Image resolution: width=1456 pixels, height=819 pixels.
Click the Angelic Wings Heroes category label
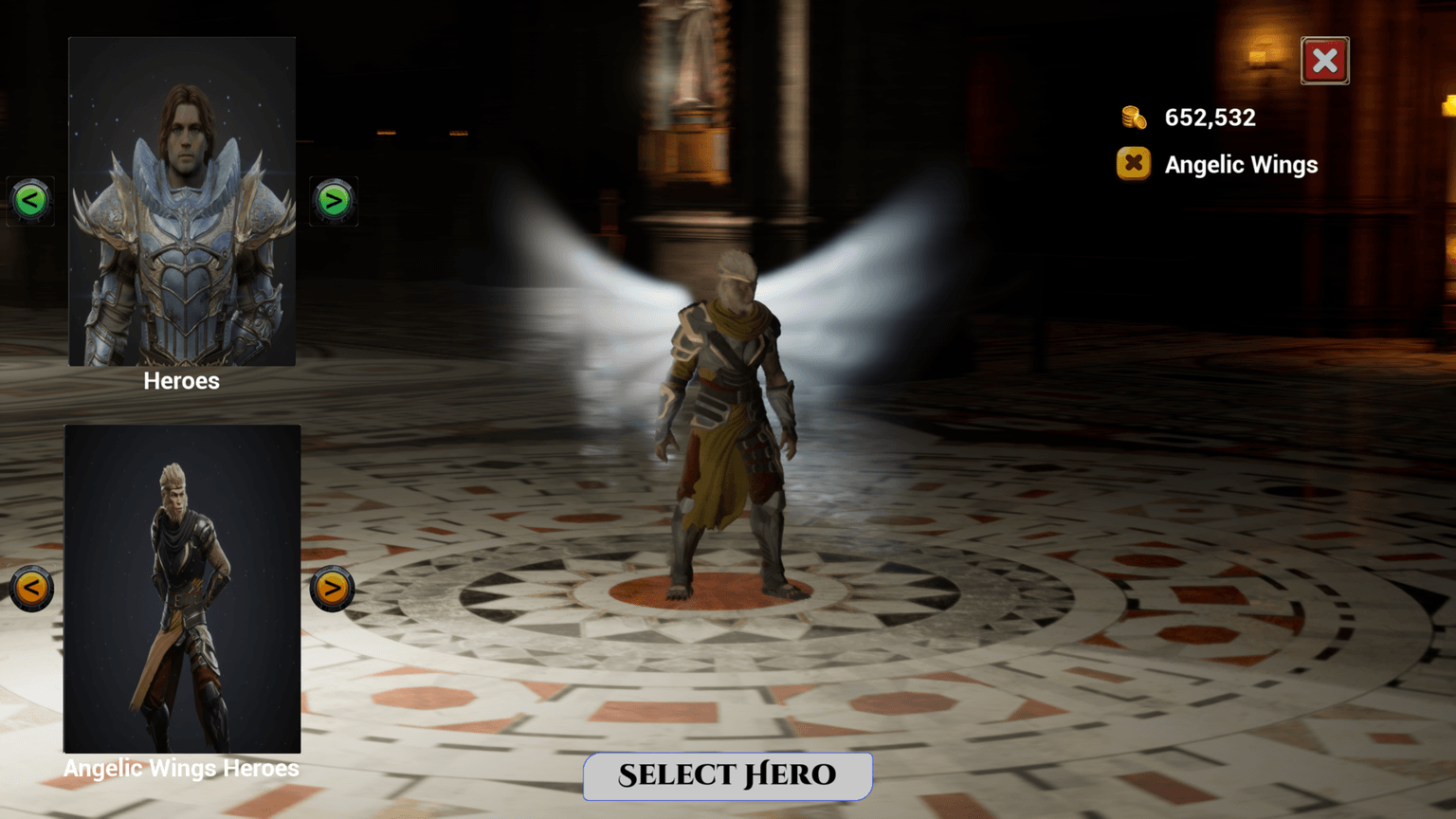point(181,768)
